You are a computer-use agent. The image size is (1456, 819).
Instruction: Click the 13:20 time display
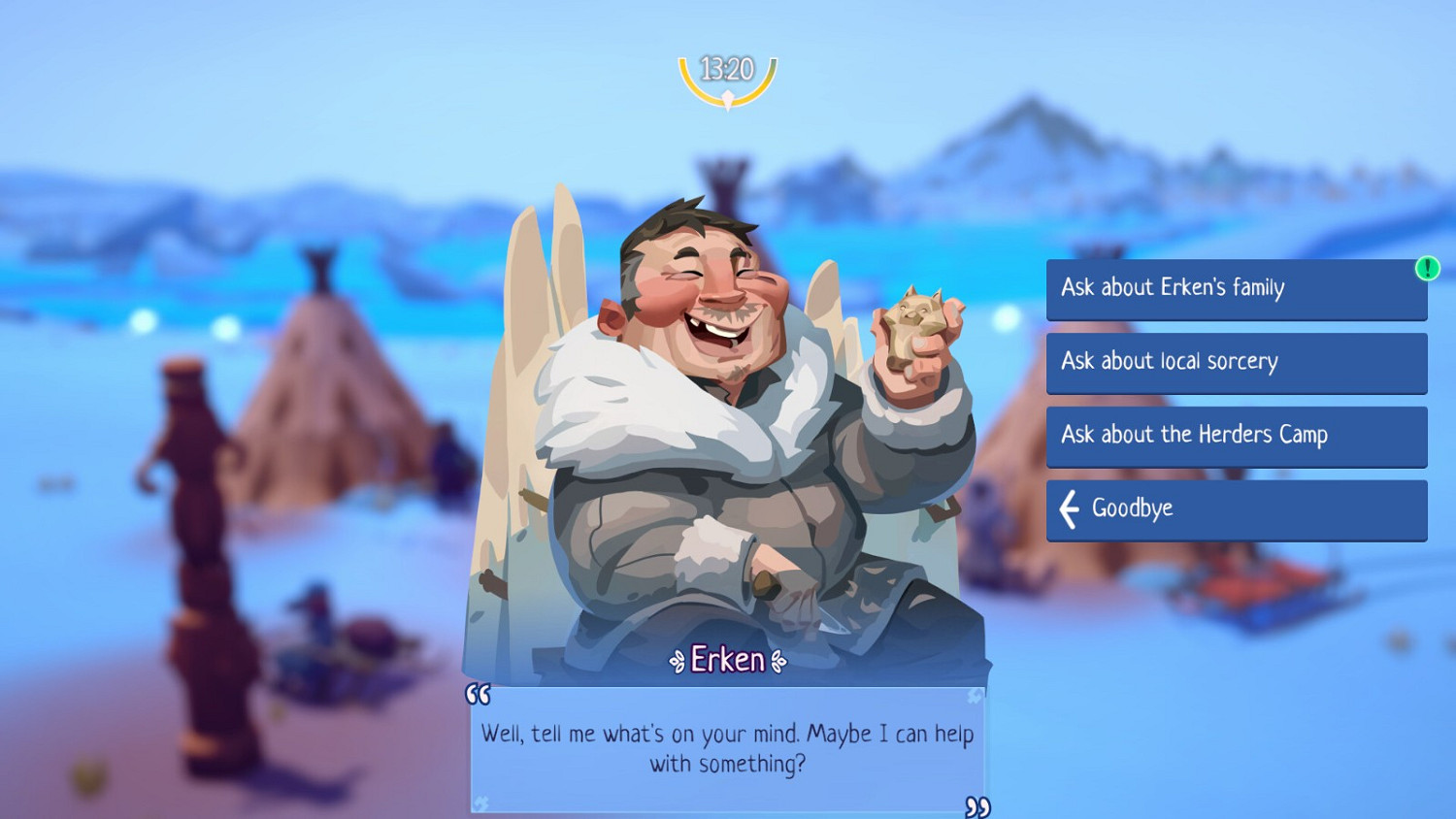(726, 68)
